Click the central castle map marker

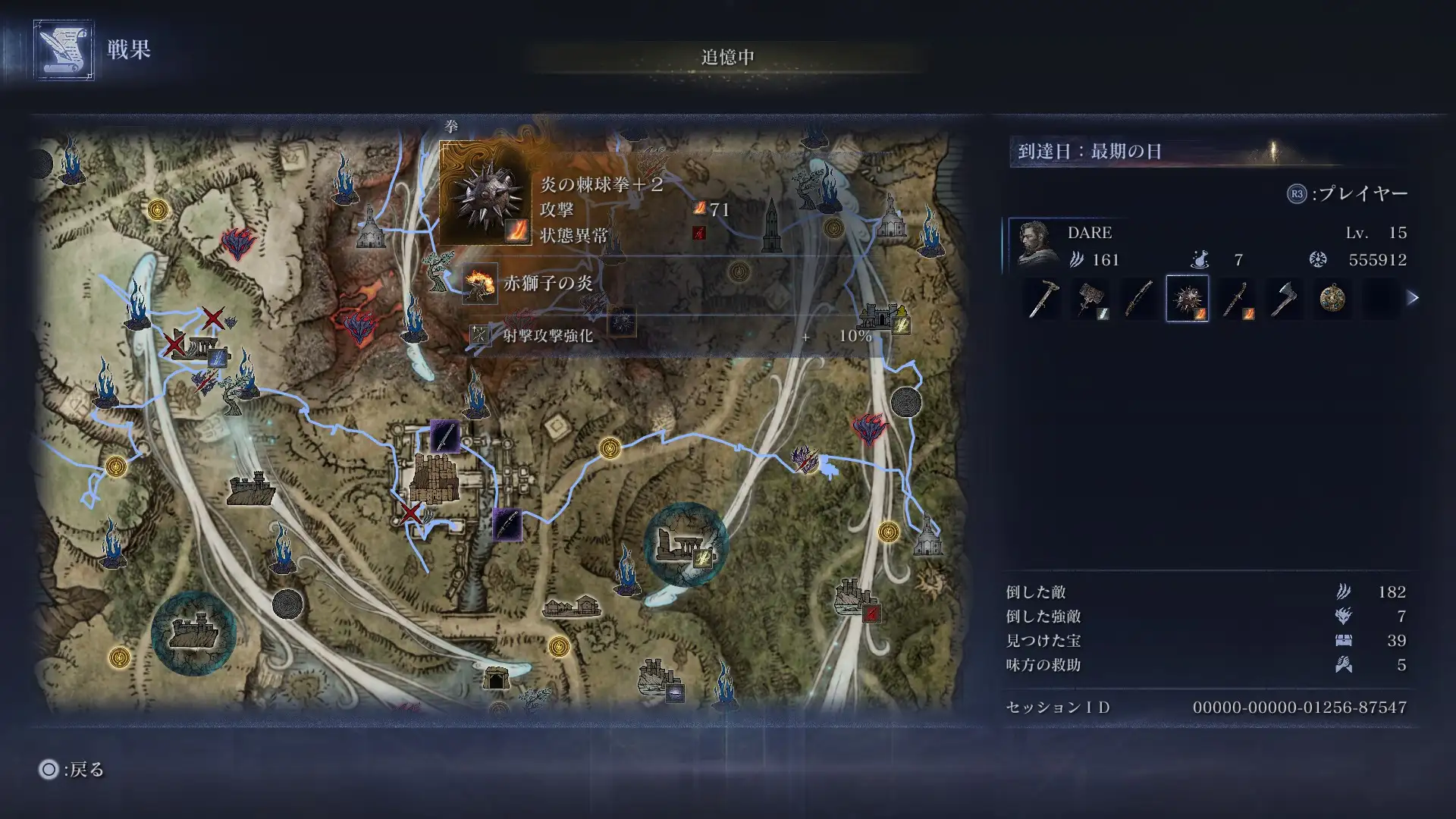(435, 478)
